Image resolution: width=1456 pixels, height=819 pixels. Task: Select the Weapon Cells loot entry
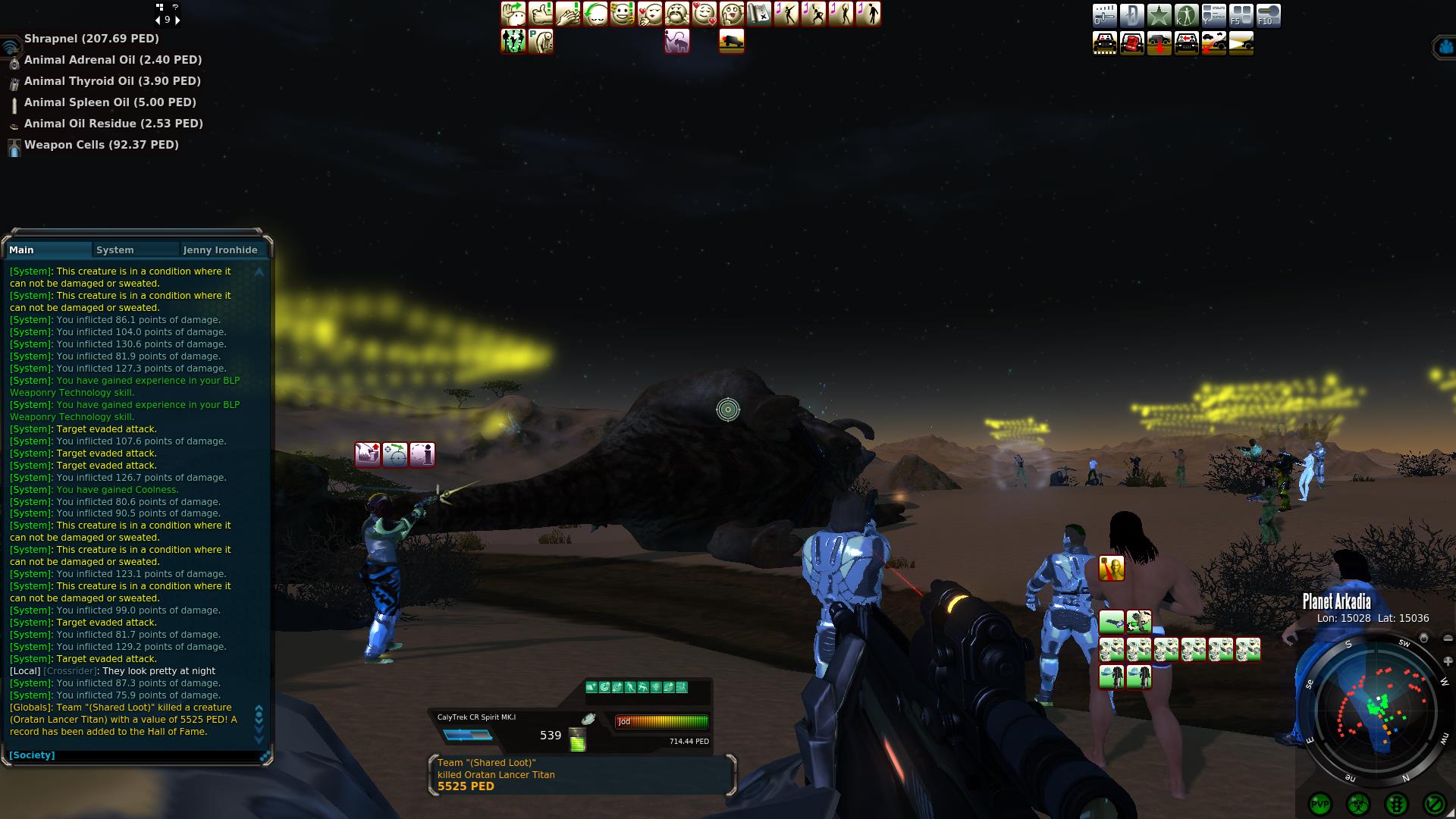click(101, 145)
